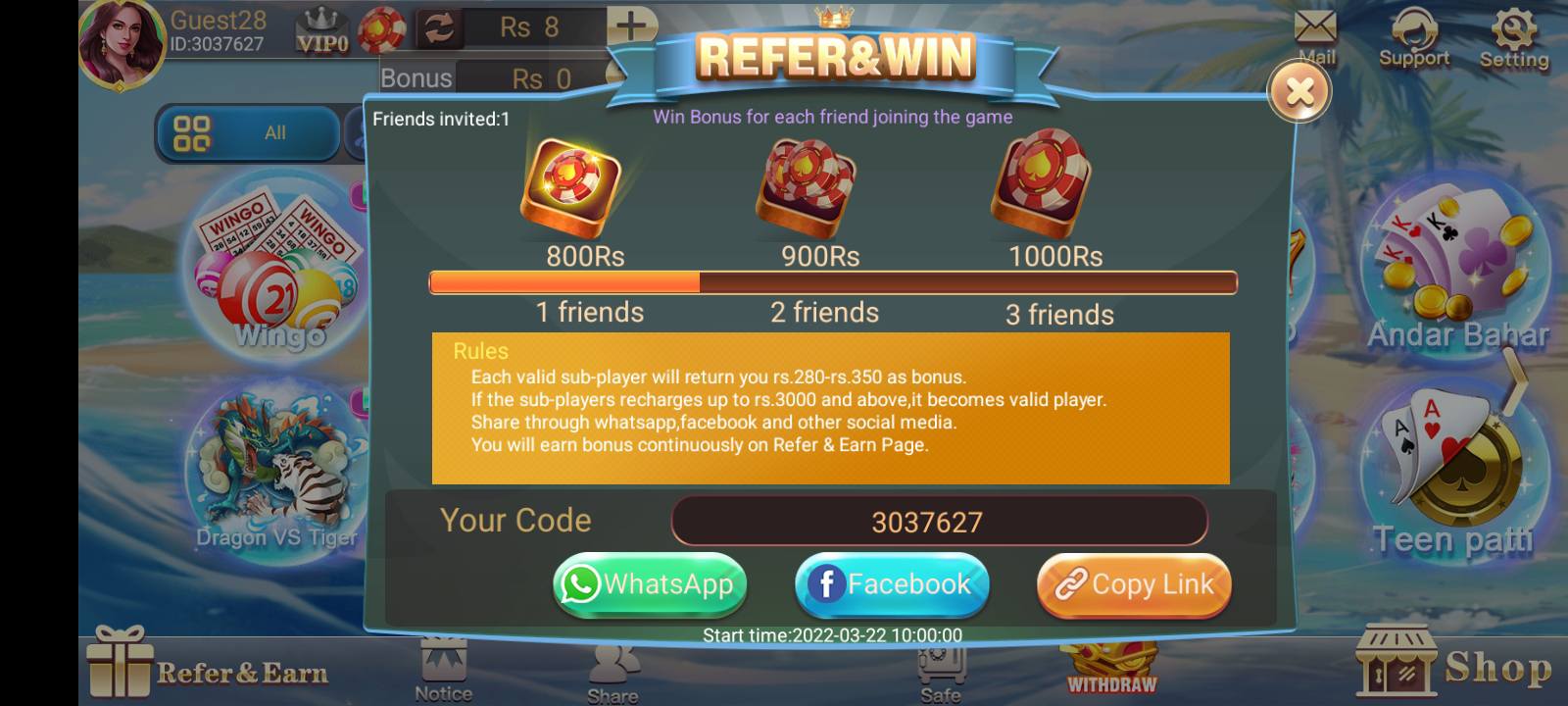Open the Guest28 profile avatar
Image resolution: width=1568 pixels, height=706 pixels.
click(x=120, y=44)
